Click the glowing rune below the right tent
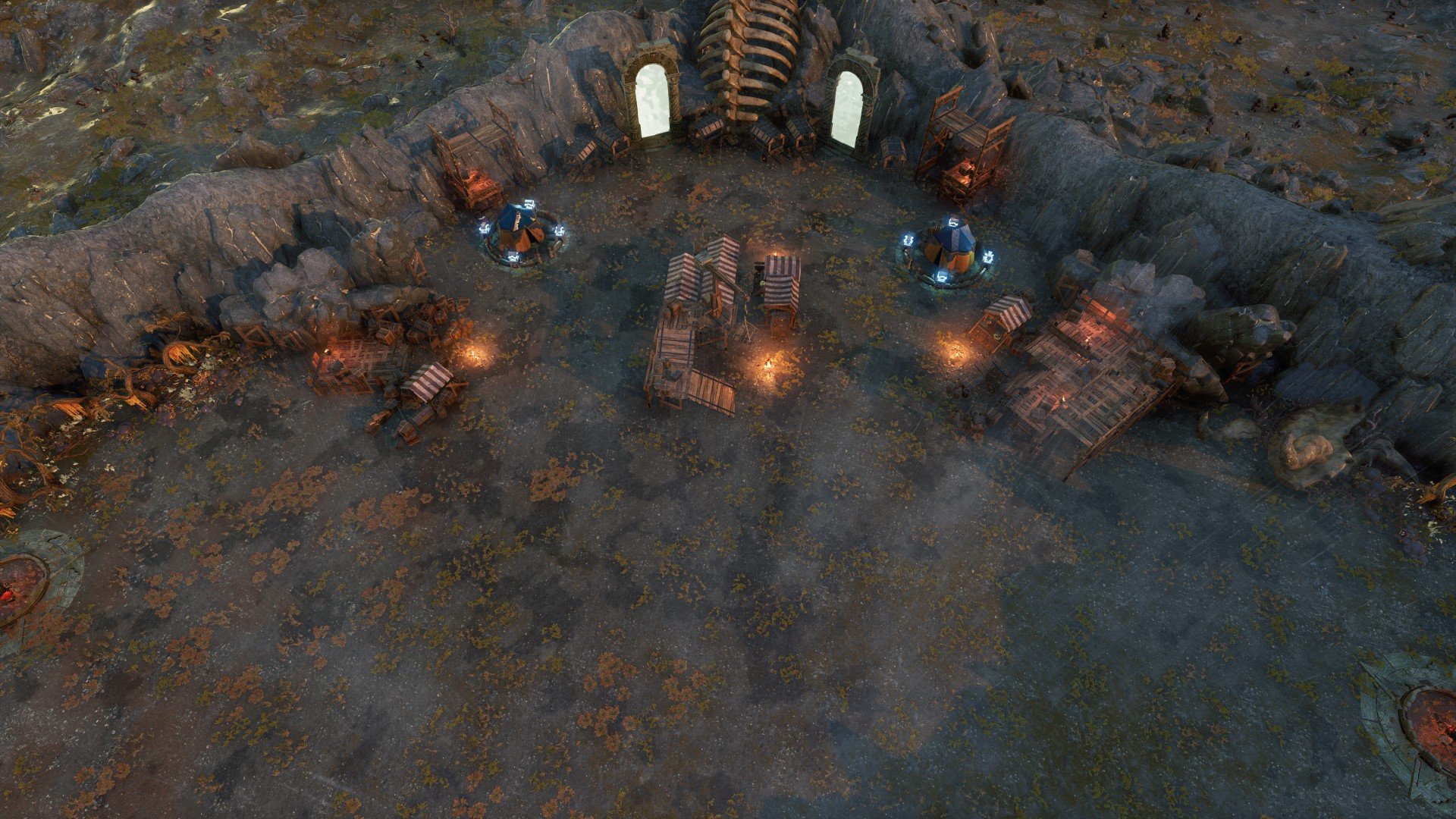 click(x=943, y=275)
